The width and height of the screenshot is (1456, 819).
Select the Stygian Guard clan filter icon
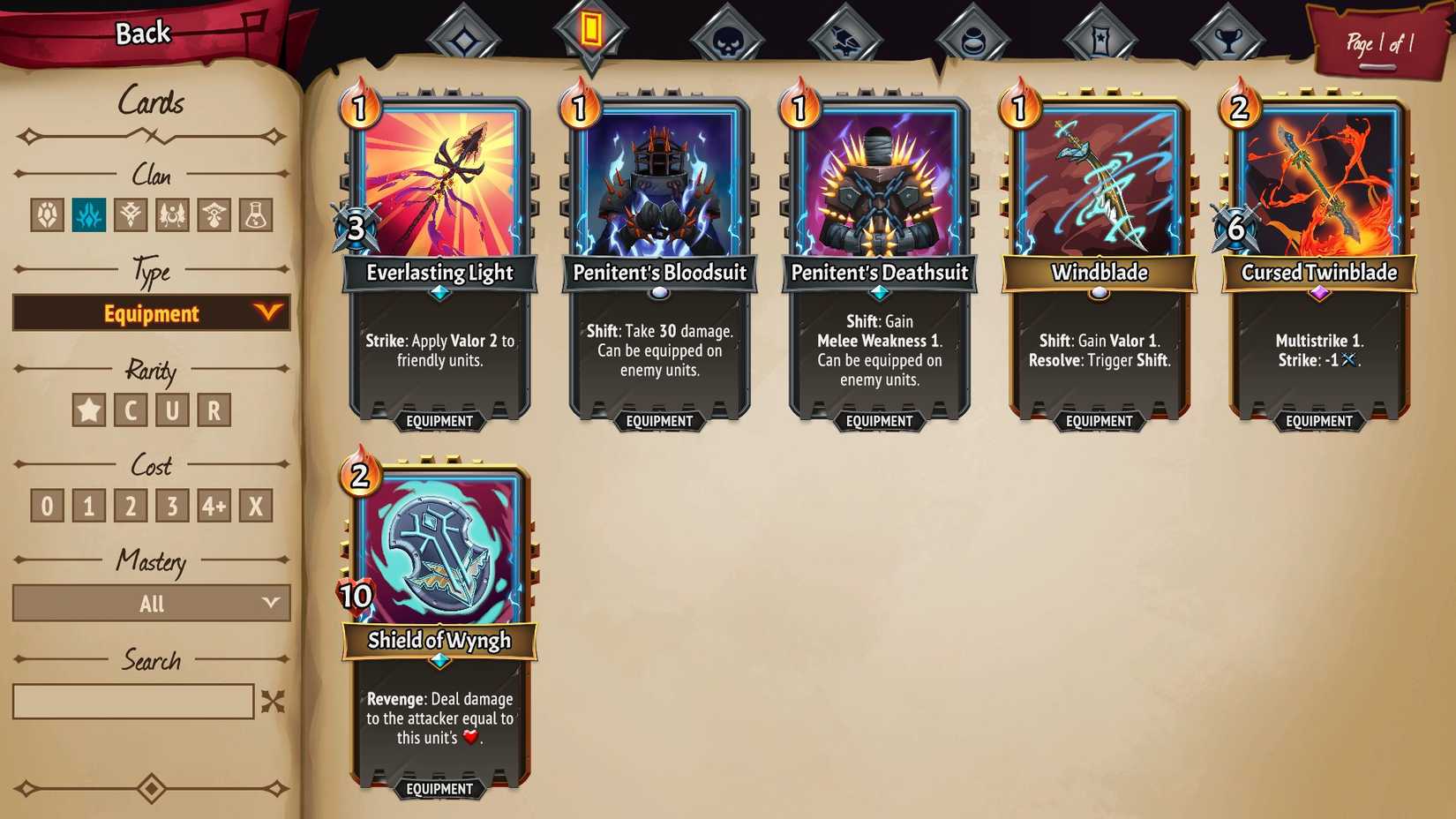[x=132, y=214]
